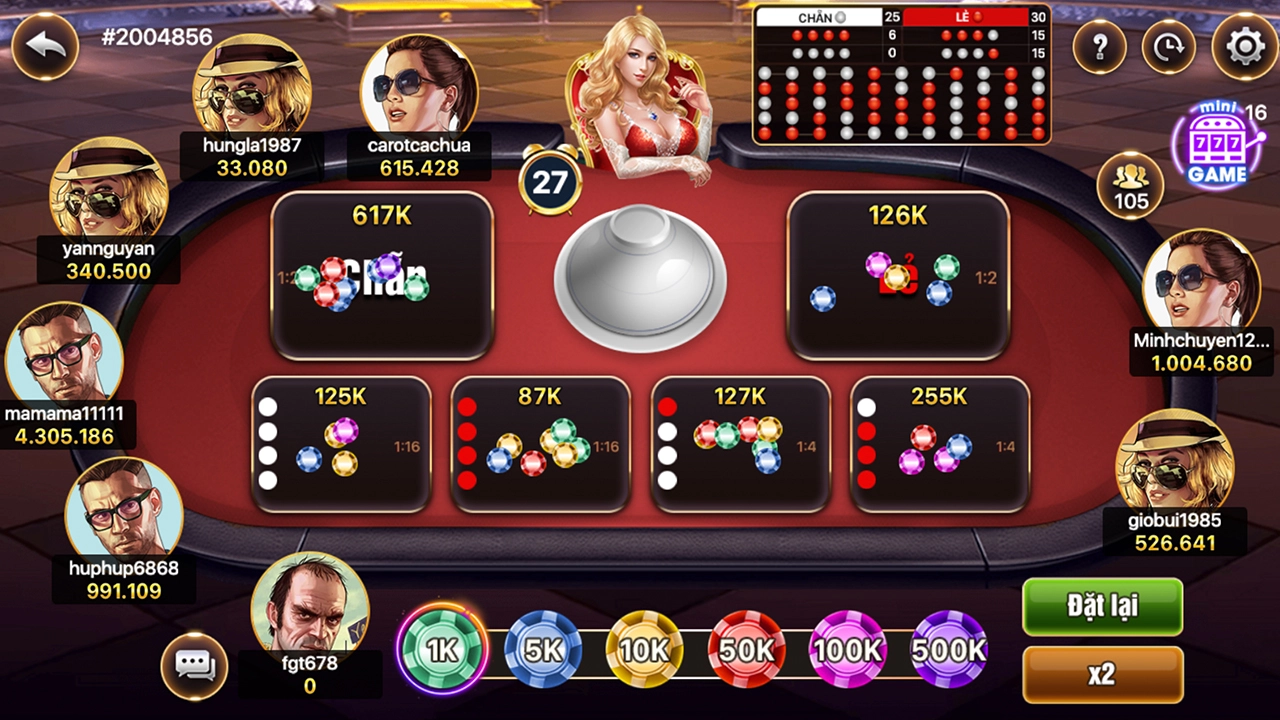Select the 5K blue chip
Screen dimensions: 1280x720
tap(543, 650)
